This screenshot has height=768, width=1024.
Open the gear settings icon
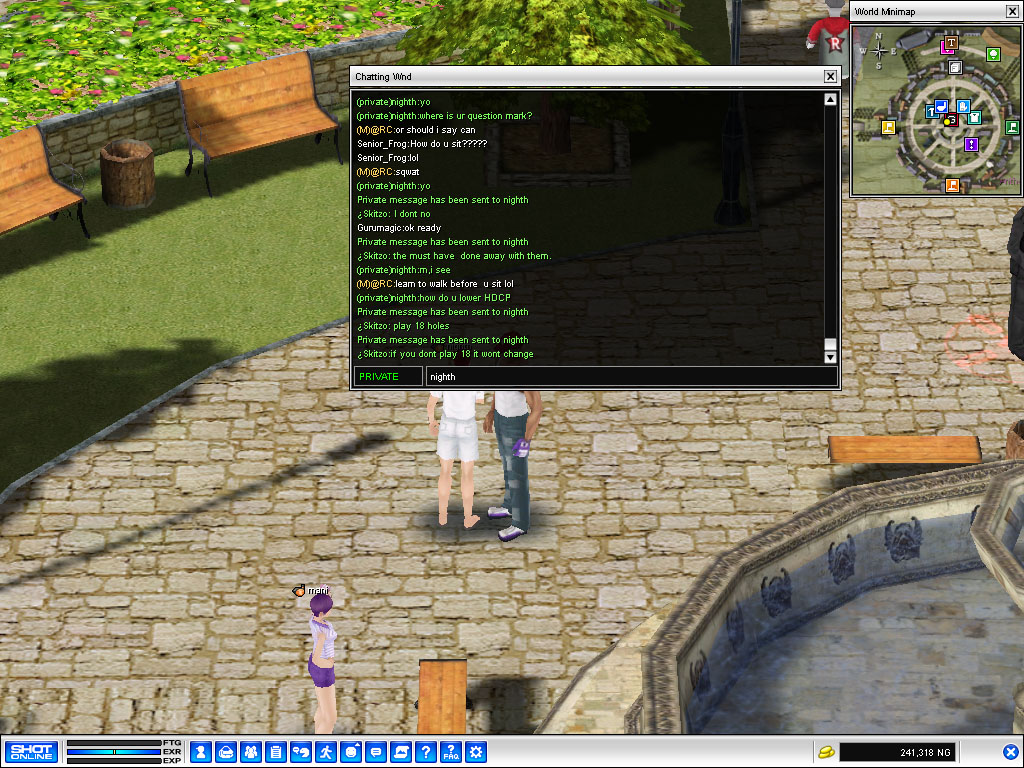coord(476,752)
